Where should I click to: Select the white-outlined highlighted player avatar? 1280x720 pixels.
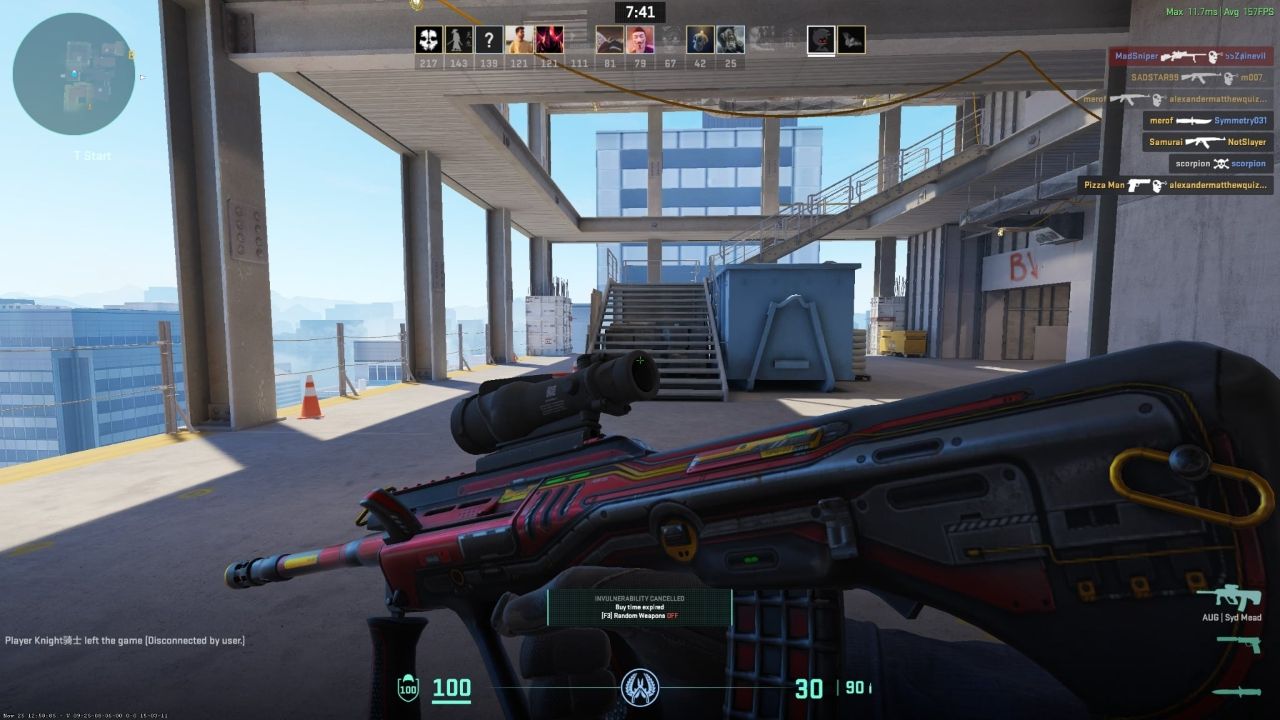(x=821, y=40)
